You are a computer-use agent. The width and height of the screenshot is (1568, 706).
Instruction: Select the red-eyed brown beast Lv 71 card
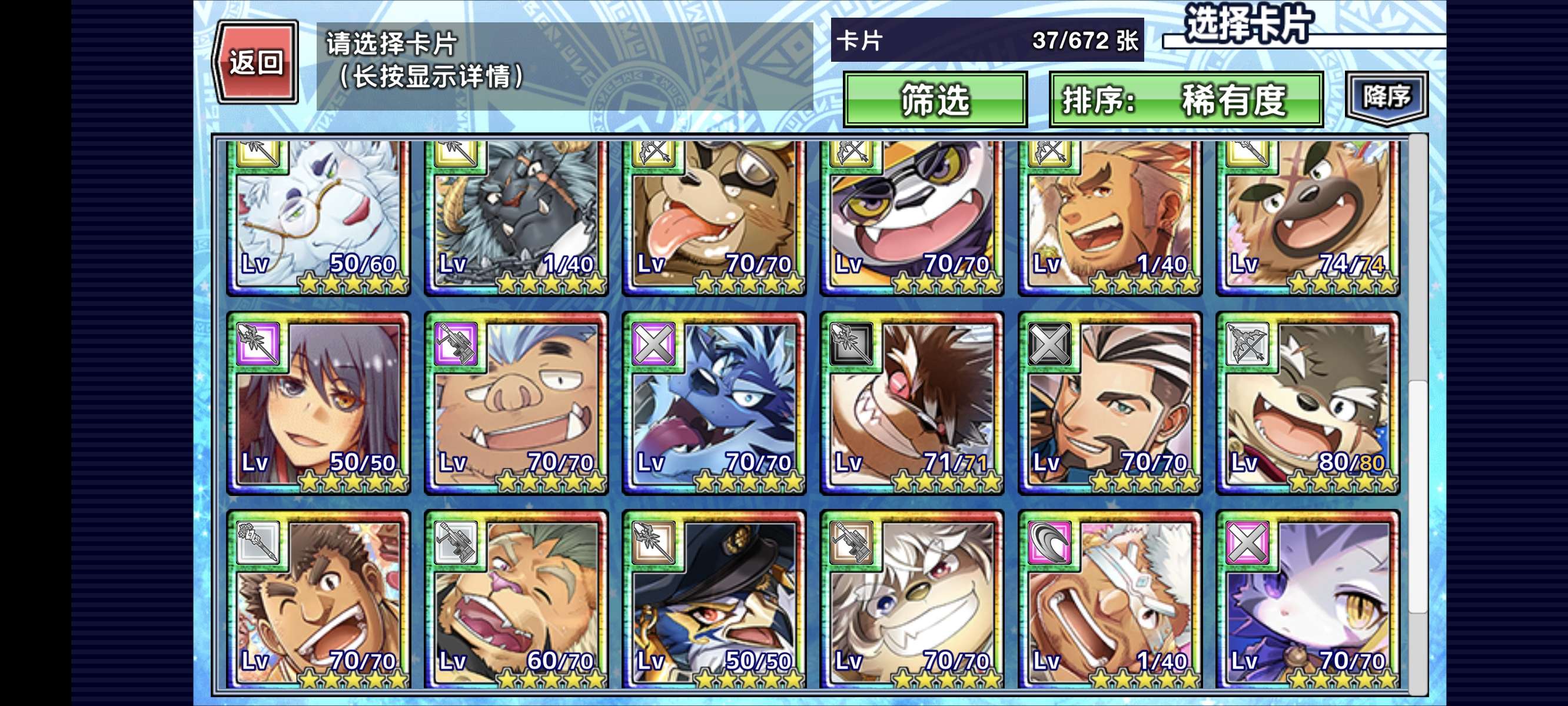(x=912, y=404)
